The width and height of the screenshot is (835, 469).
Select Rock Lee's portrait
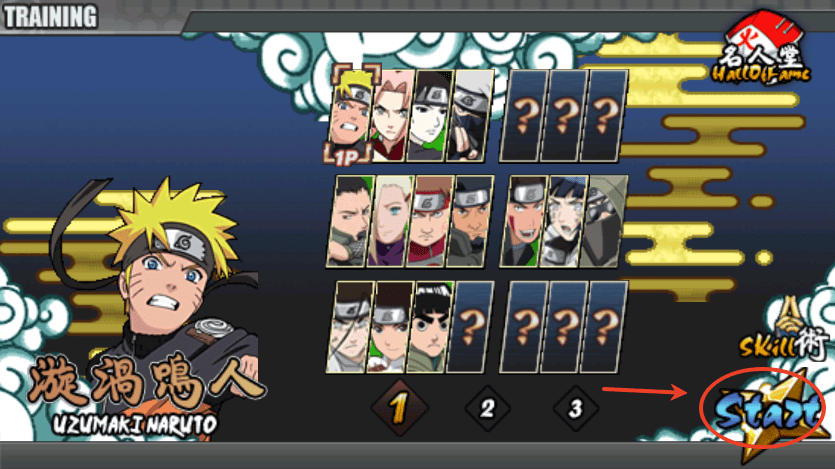pyautogui.click(x=430, y=327)
